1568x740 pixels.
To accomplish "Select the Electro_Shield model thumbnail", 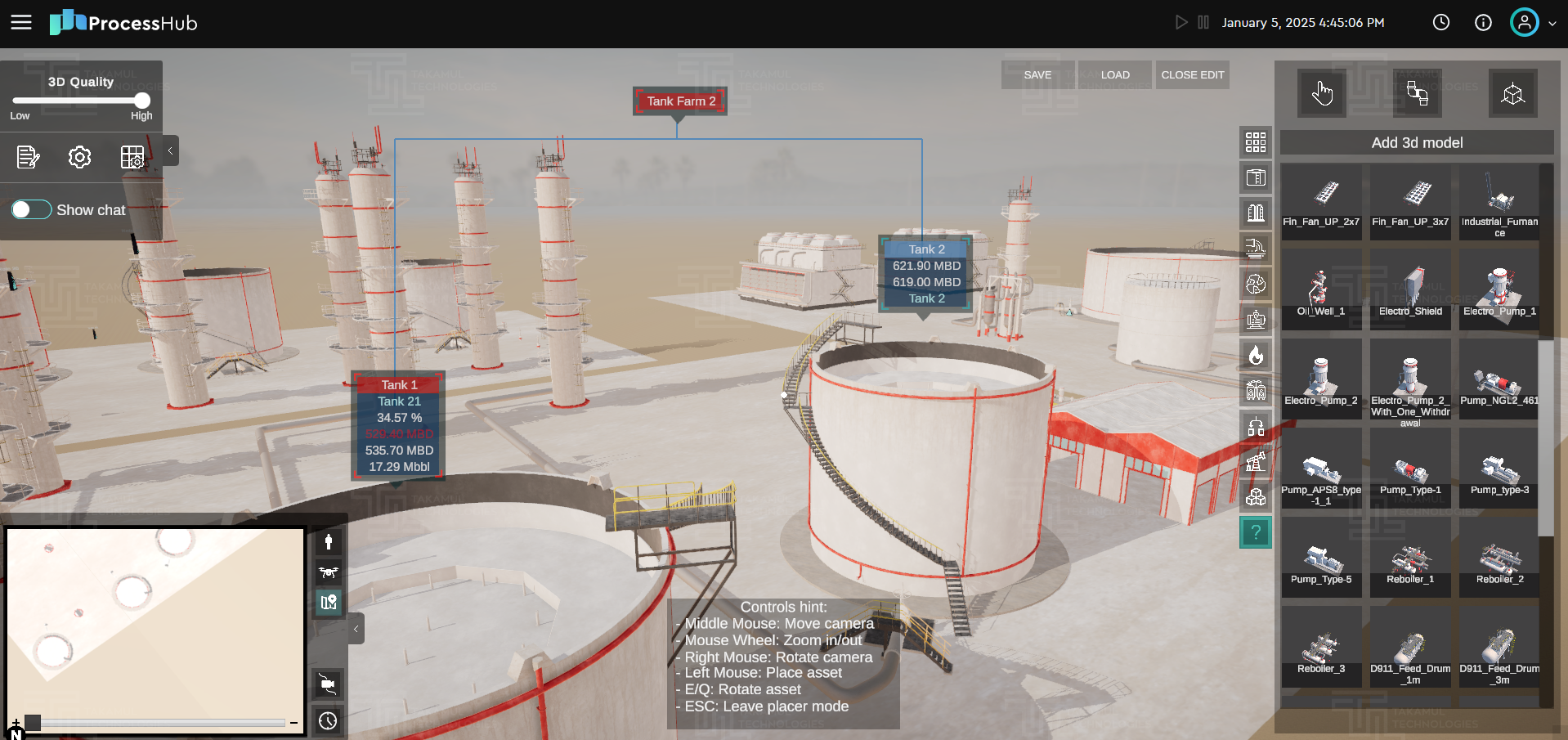I will click(x=1410, y=289).
